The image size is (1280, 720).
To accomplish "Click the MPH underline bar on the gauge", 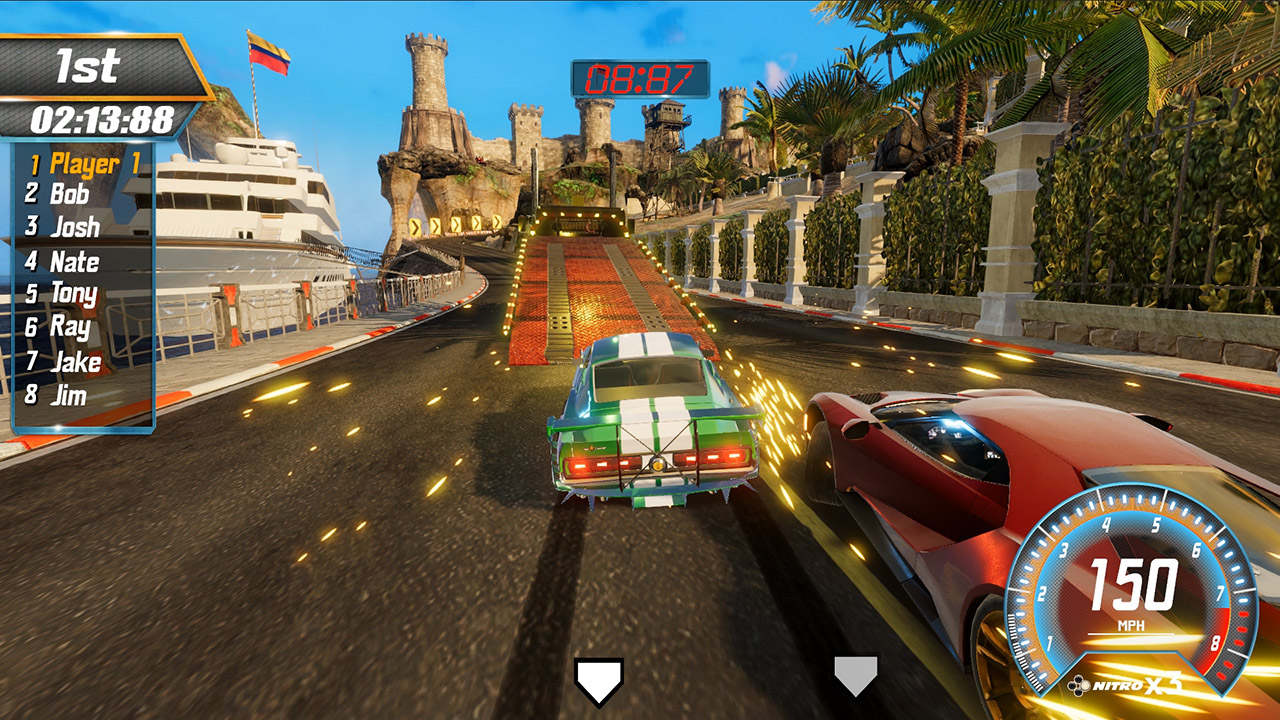I will [x=1131, y=634].
